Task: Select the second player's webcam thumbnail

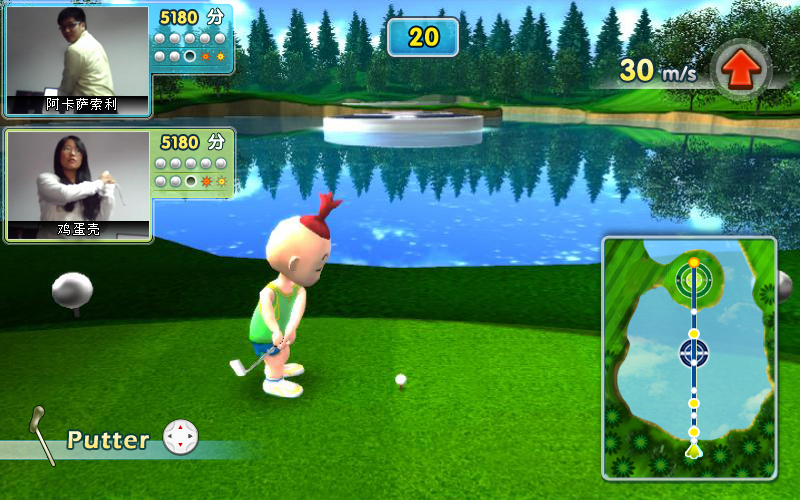Action: pos(77,185)
